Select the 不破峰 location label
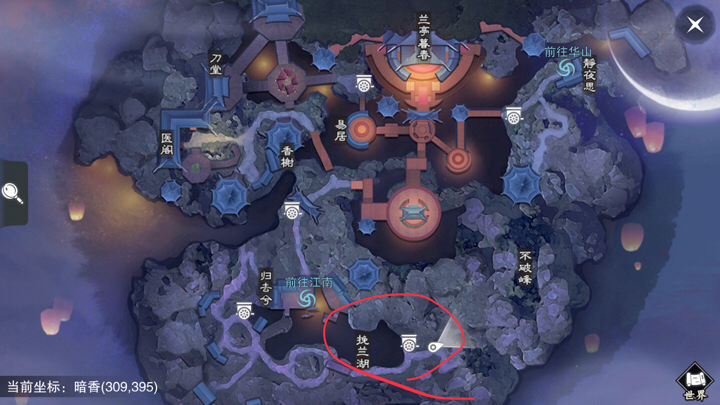This screenshot has height=405, width=720. coord(524,268)
